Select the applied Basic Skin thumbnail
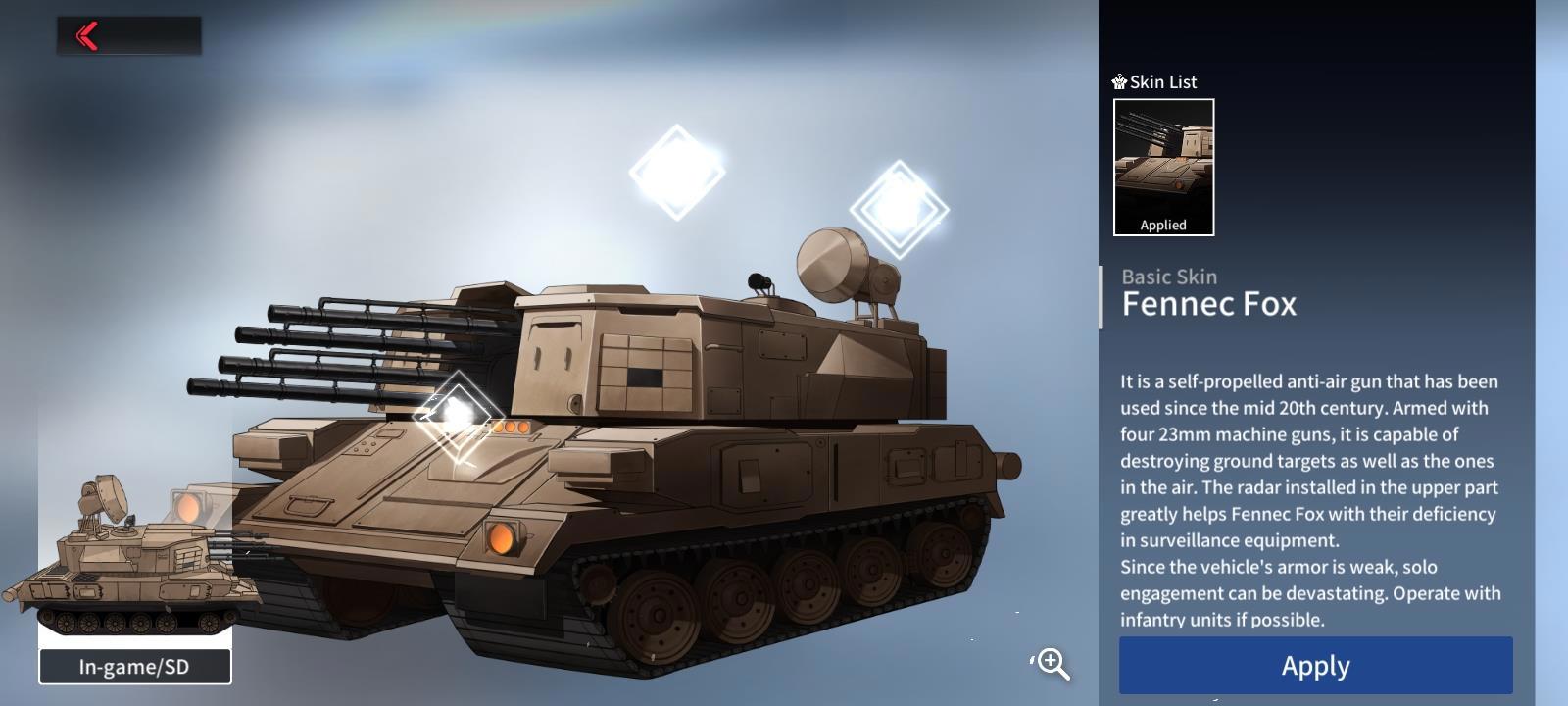This screenshot has width=1568, height=706. pos(1163,167)
